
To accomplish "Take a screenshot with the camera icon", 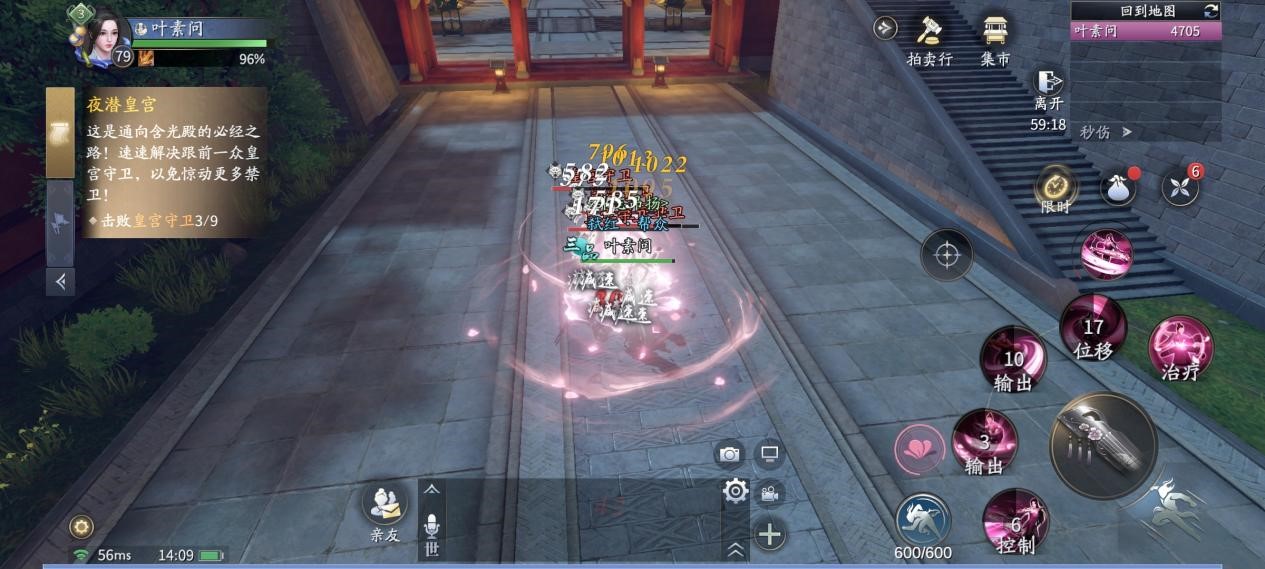I will pos(730,454).
